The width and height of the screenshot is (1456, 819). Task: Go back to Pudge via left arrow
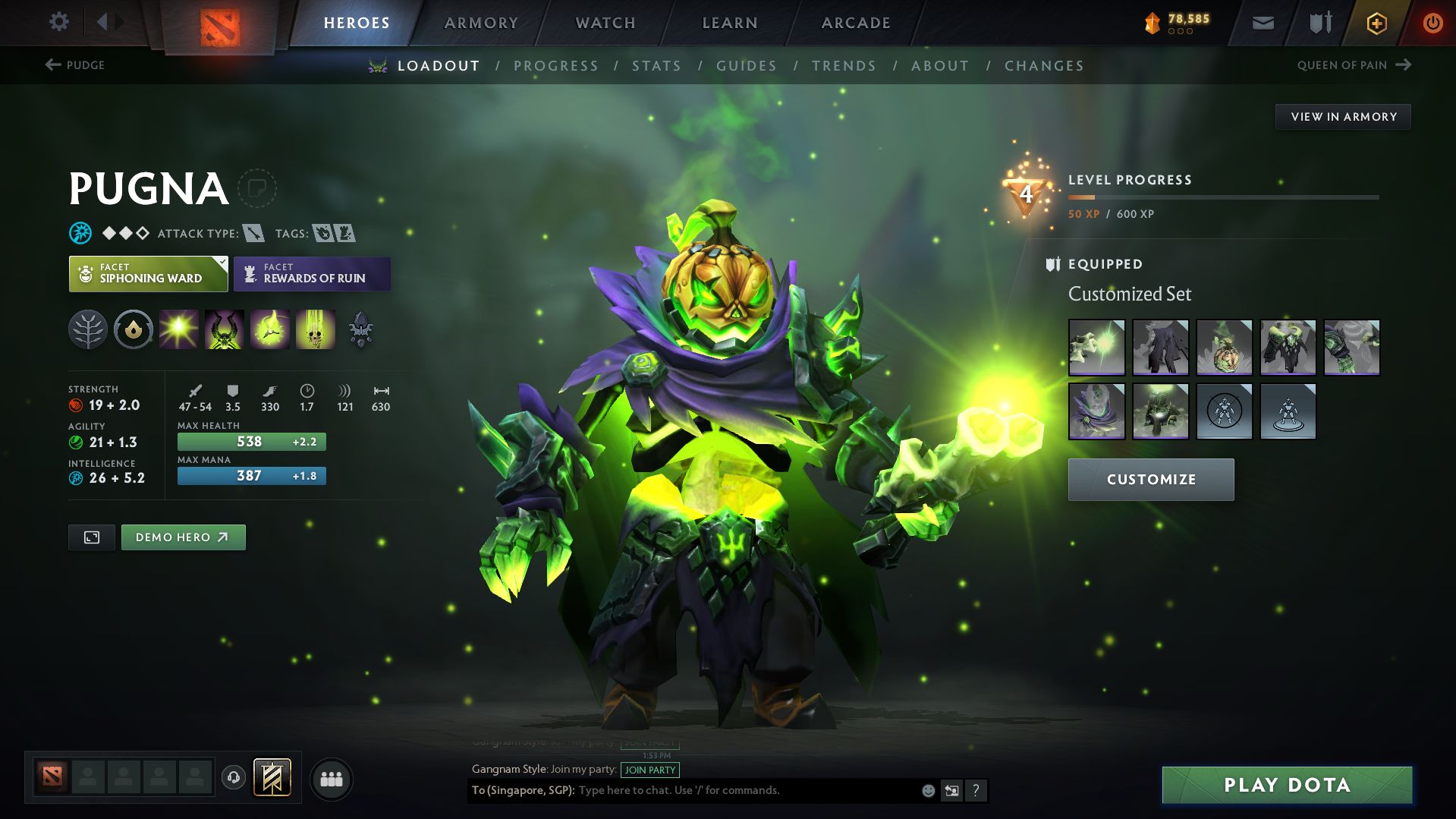click(x=50, y=65)
